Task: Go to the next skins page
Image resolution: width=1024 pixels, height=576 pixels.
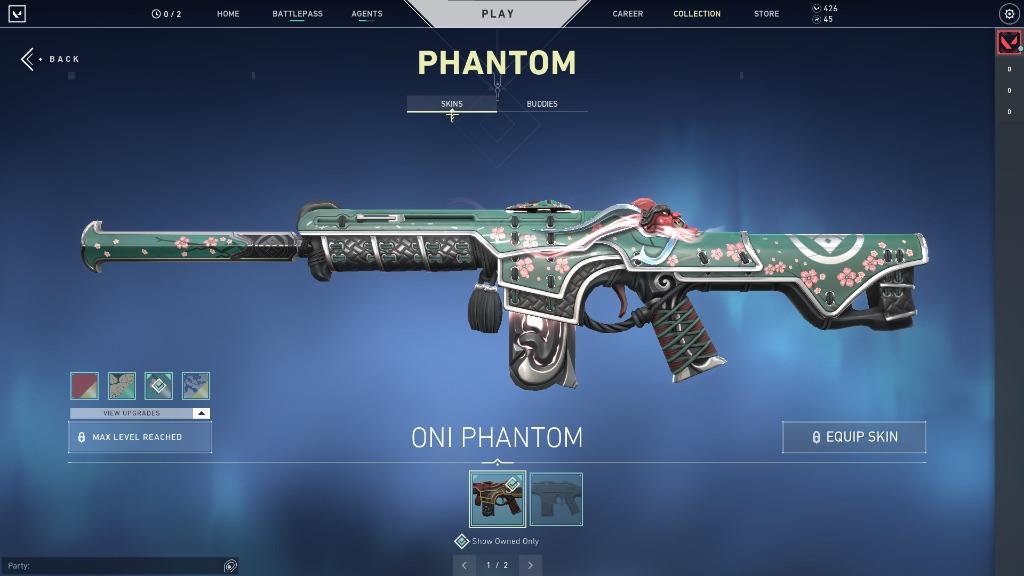Action: 531,565
